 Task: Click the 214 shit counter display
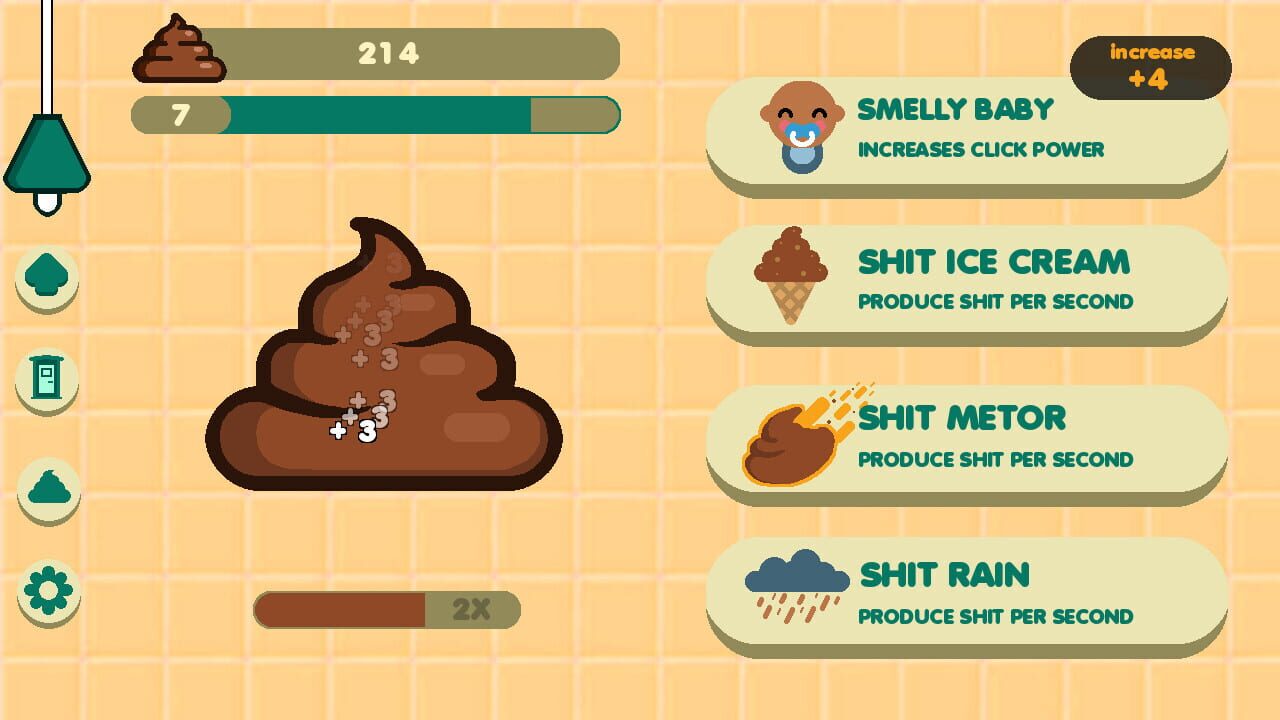click(x=390, y=55)
